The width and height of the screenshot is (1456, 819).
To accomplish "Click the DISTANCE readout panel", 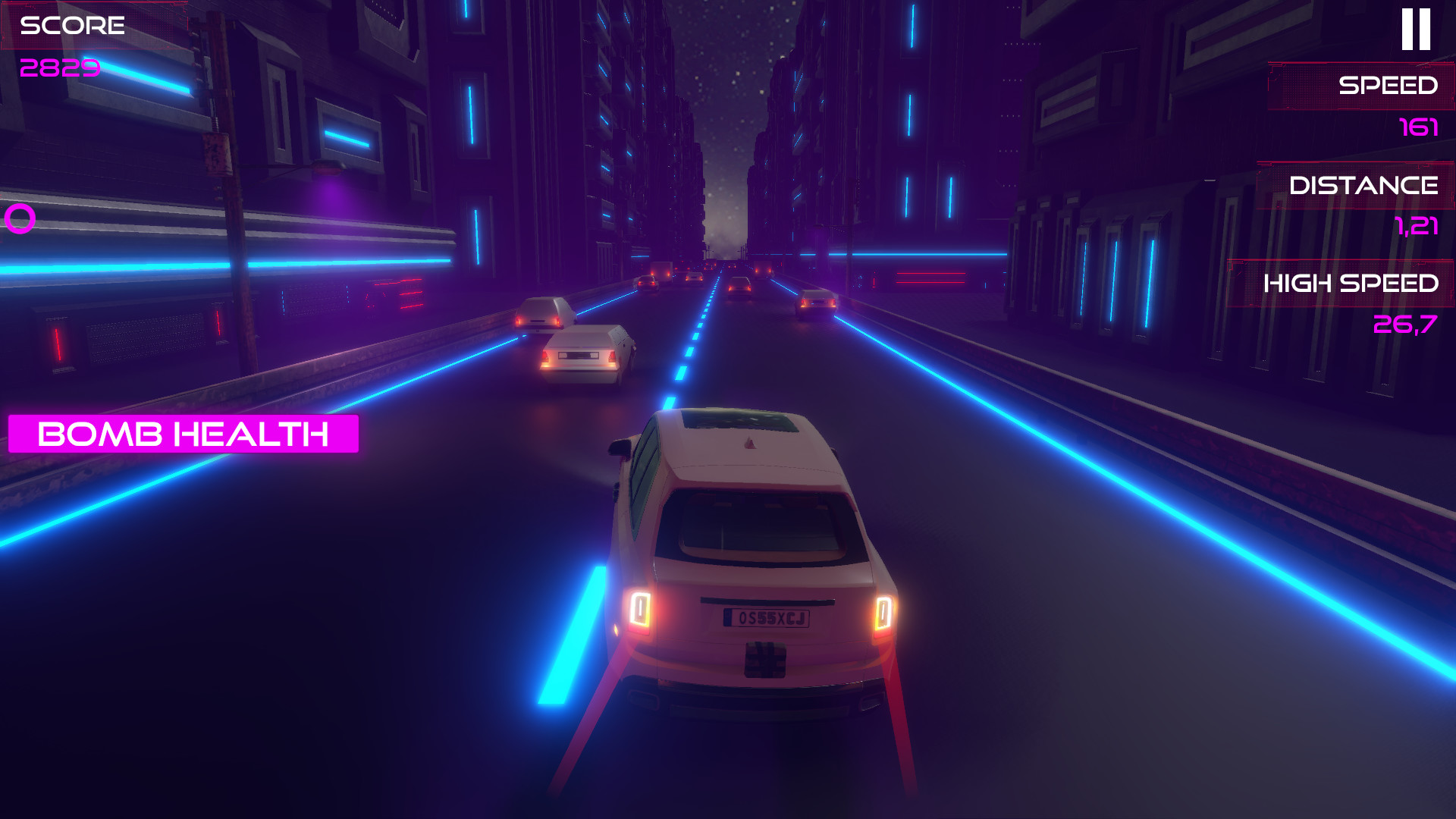I will click(x=1357, y=184).
